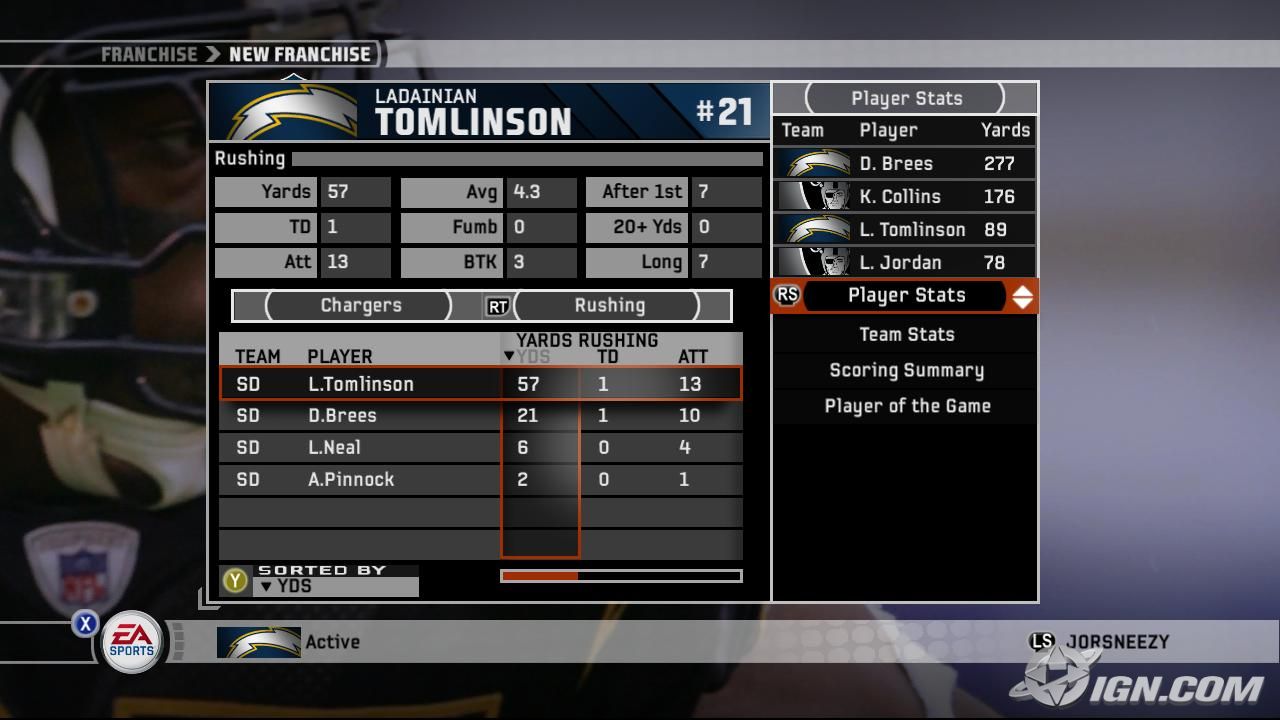Select the D.Brees rushing row
Screen dimensions: 1280x720
coord(480,416)
